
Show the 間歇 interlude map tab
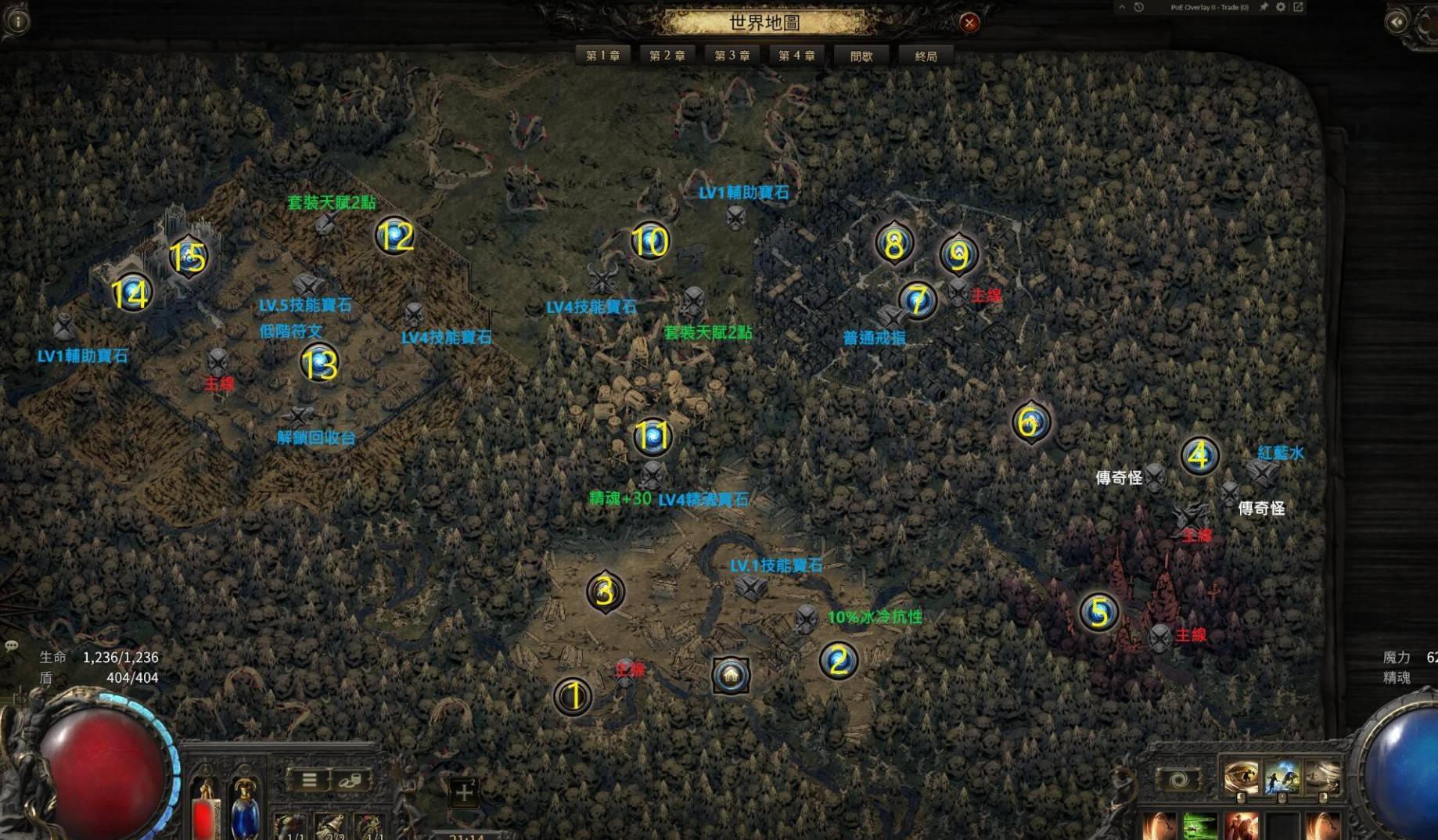coord(861,56)
